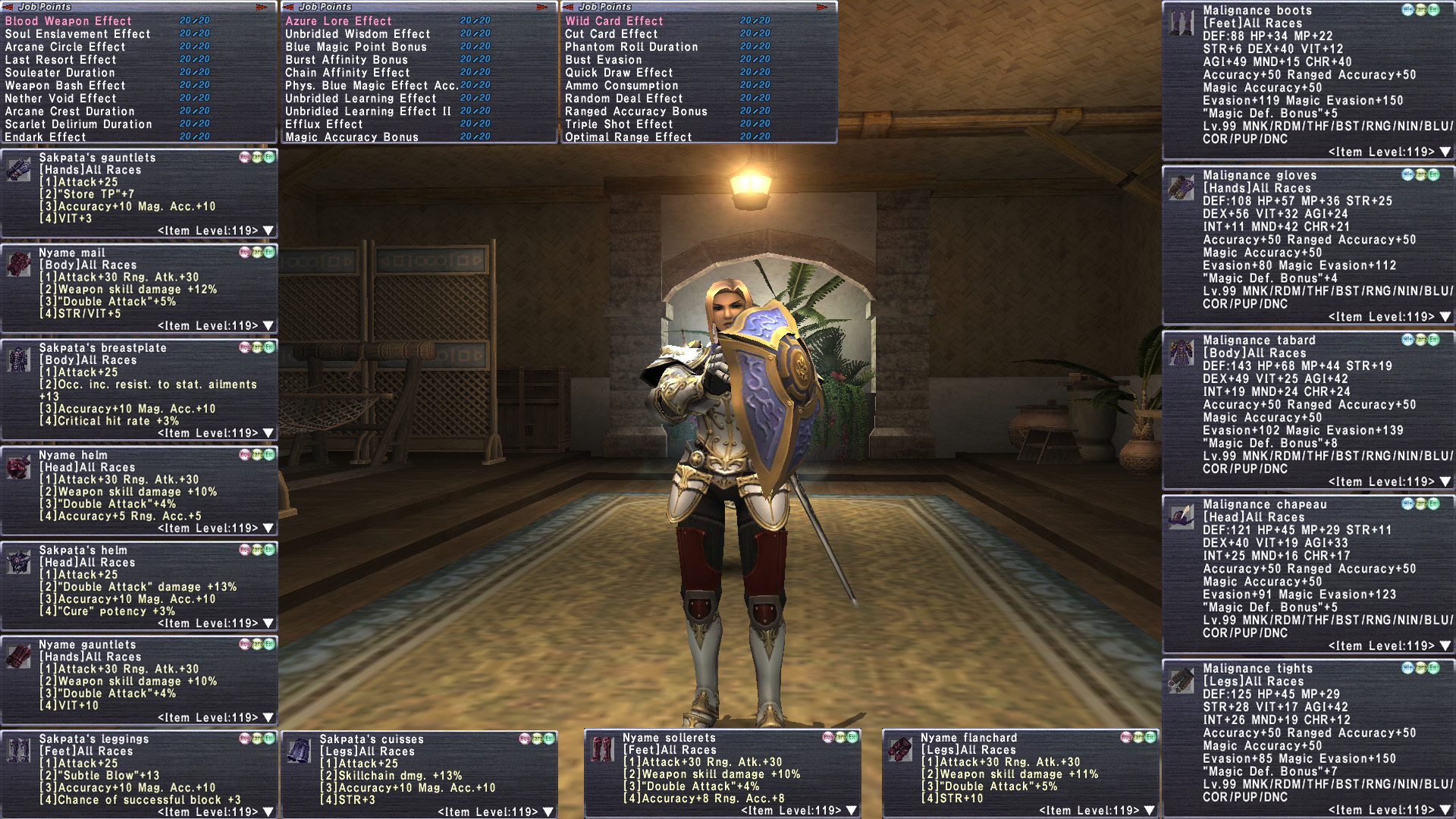Viewport: 1456px width, 819px height.
Task: Select the Nyame mail item icon
Action: point(19,265)
